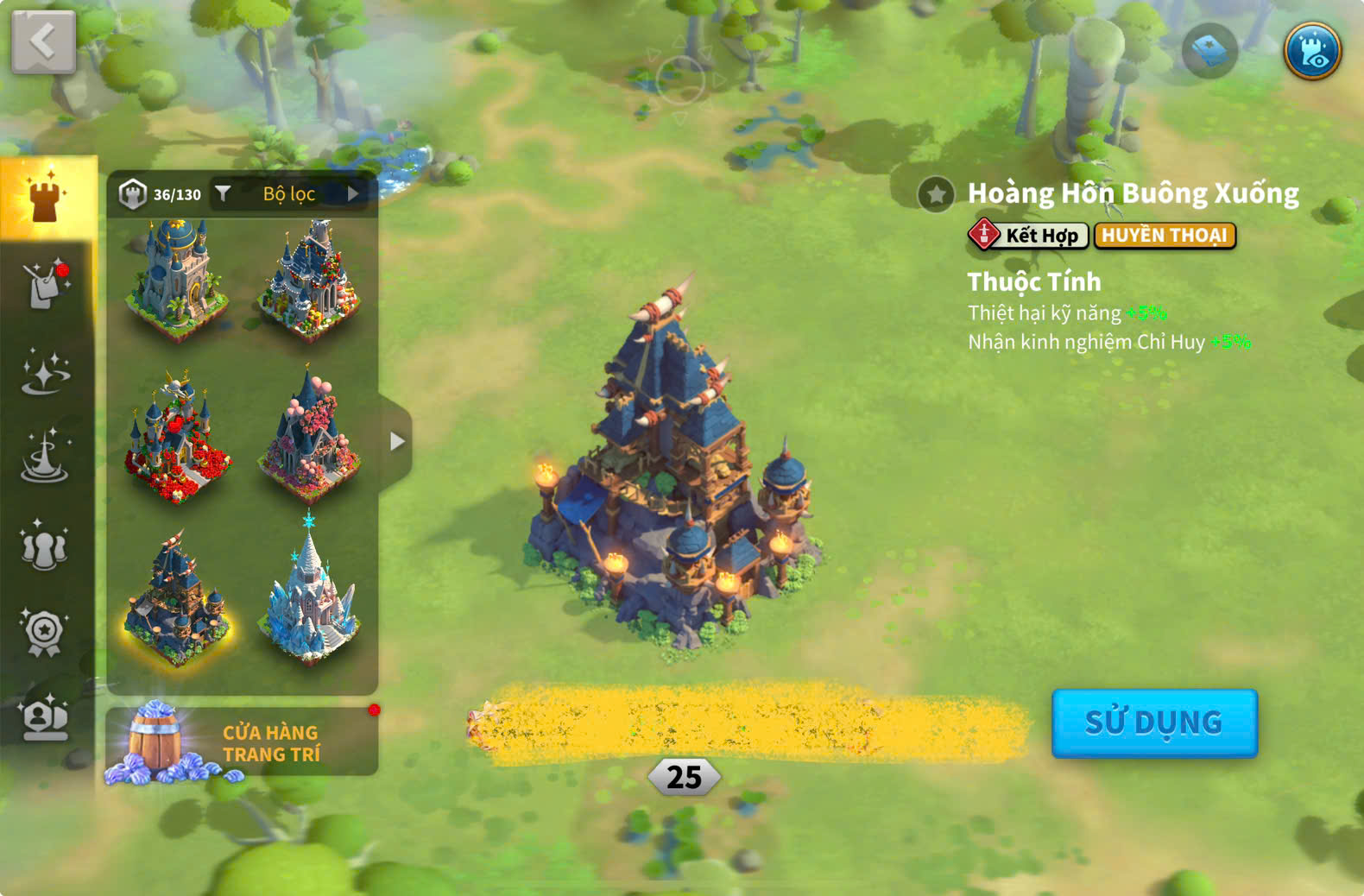Select the highlighted dusk fortress skin
Image resolution: width=1364 pixels, height=896 pixels.
pyautogui.click(x=177, y=598)
